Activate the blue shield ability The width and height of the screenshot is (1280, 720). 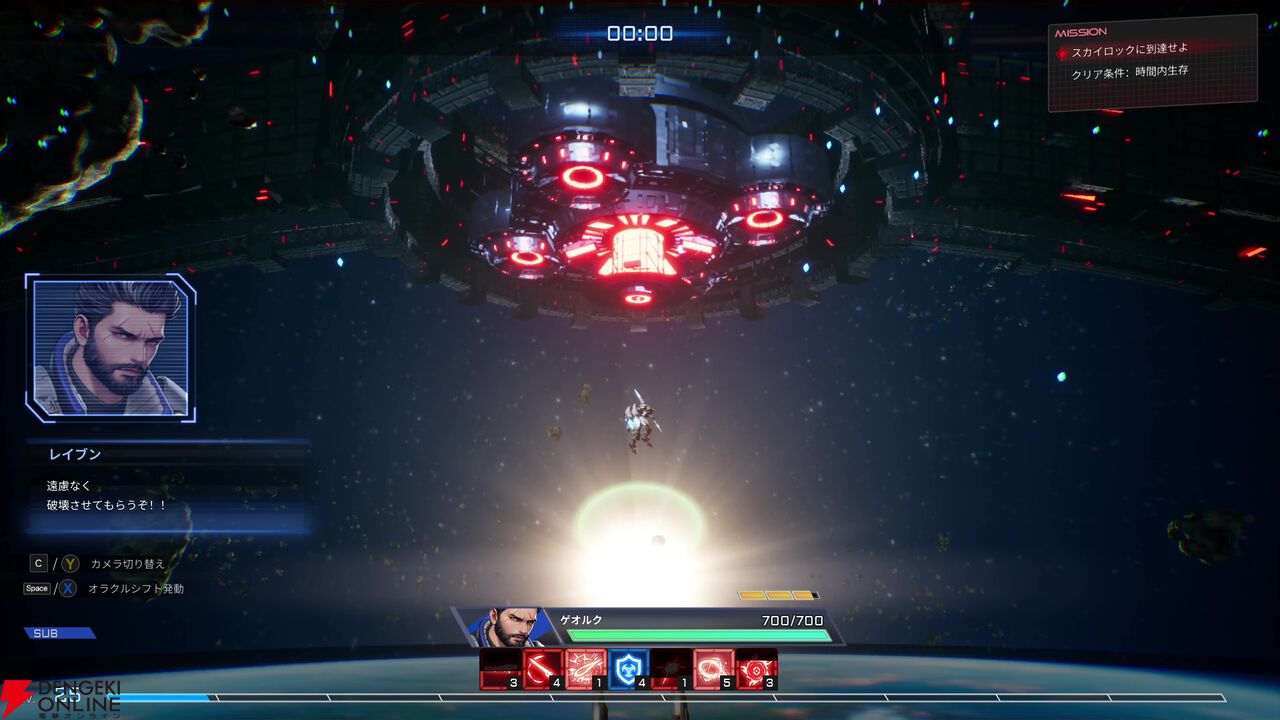(x=629, y=669)
